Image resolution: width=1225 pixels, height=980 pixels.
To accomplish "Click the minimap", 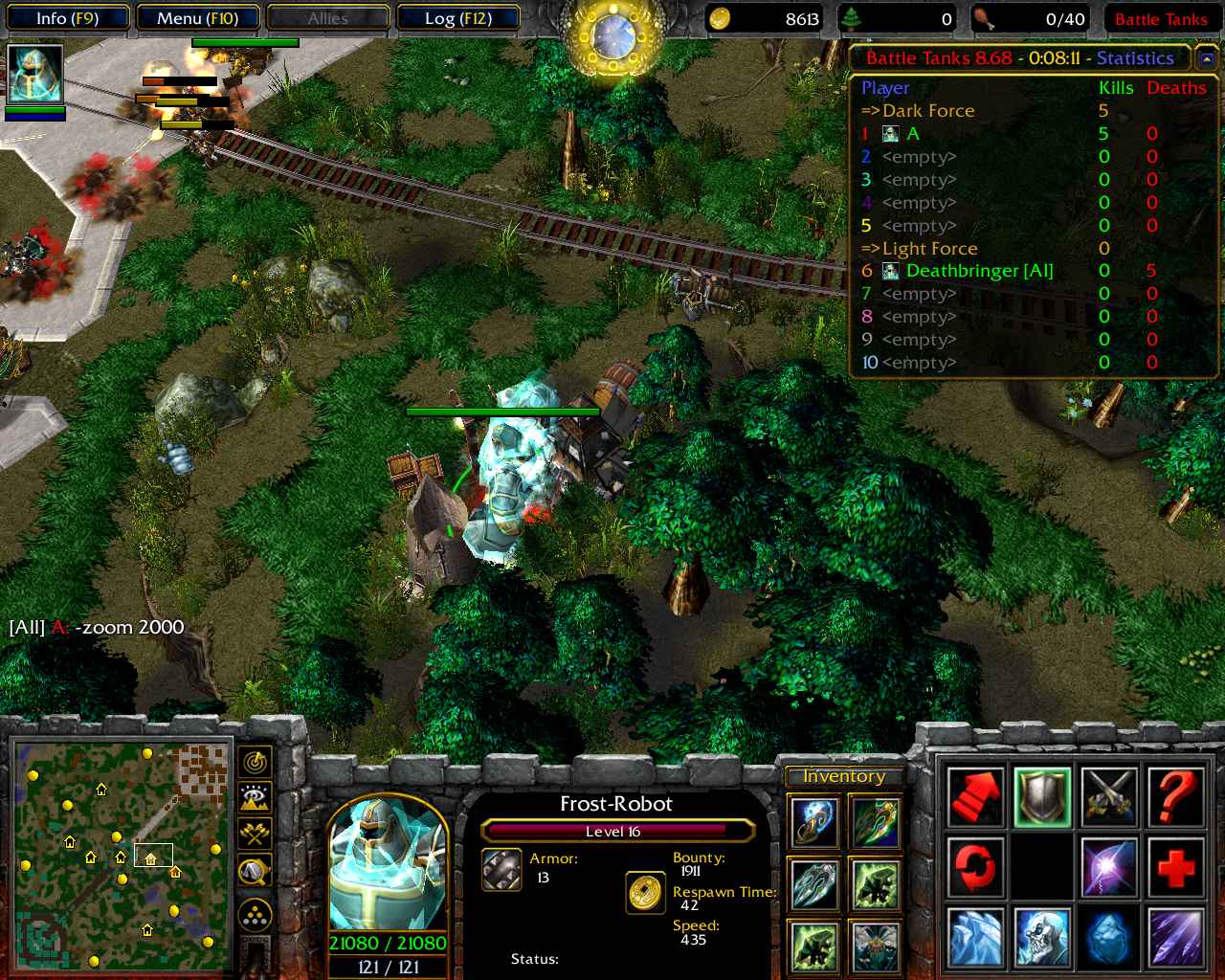I will point(122,856).
